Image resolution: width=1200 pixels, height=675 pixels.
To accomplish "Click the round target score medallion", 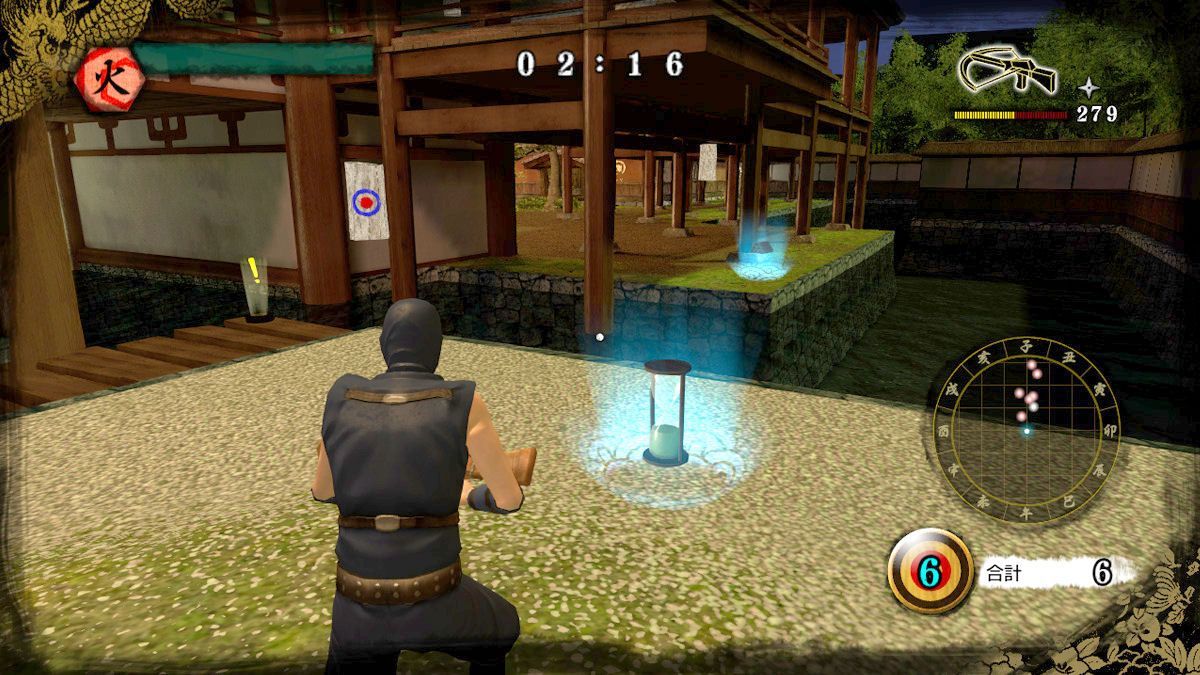I will [930, 571].
